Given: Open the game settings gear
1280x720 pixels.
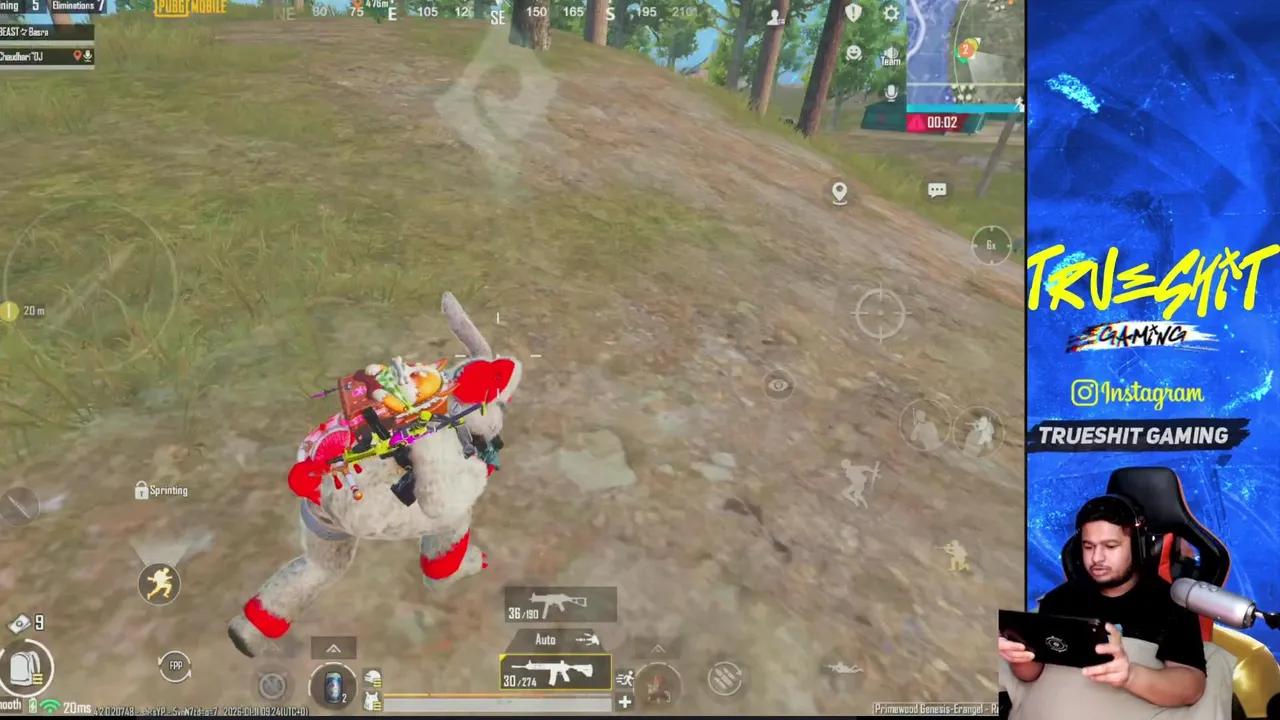Looking at the screenshot, I should tap(889, 13).
